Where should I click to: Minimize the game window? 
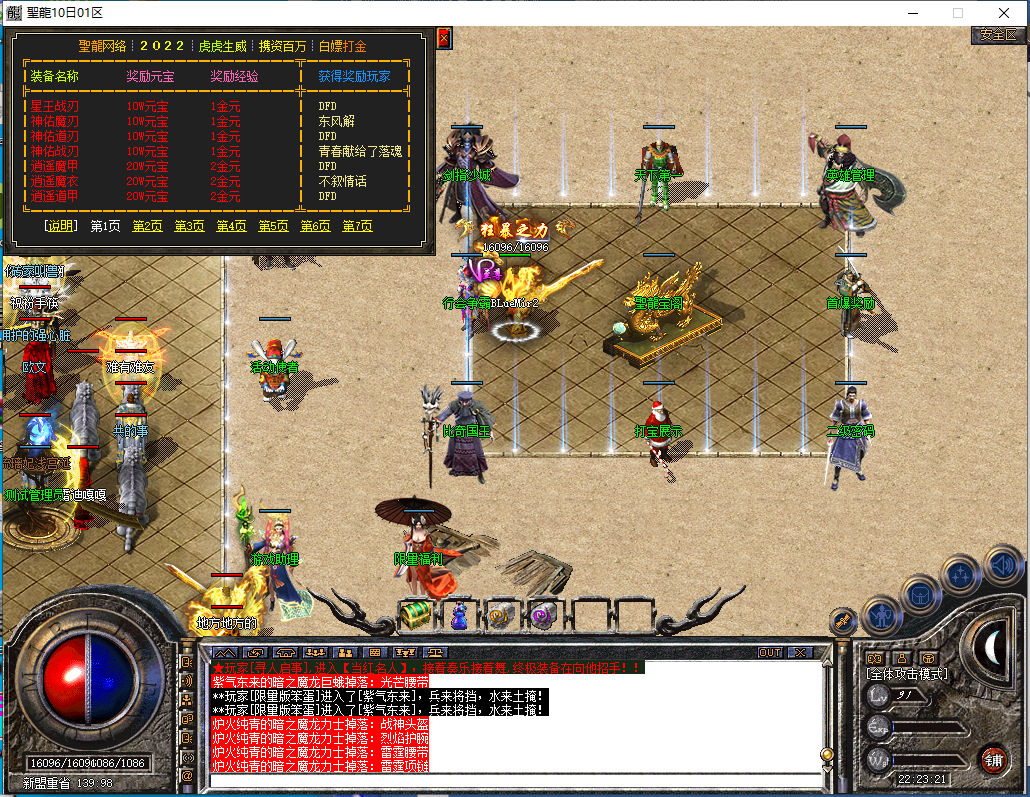[x=912, y=13]
